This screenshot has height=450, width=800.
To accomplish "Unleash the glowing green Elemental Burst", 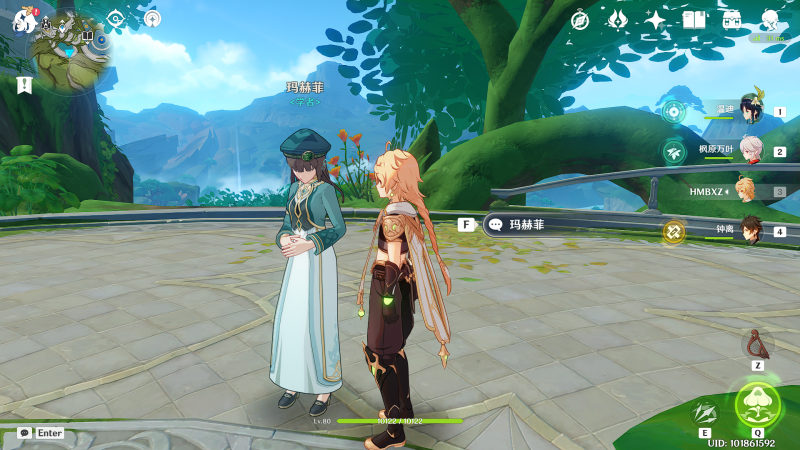I will tap(757, 404).
